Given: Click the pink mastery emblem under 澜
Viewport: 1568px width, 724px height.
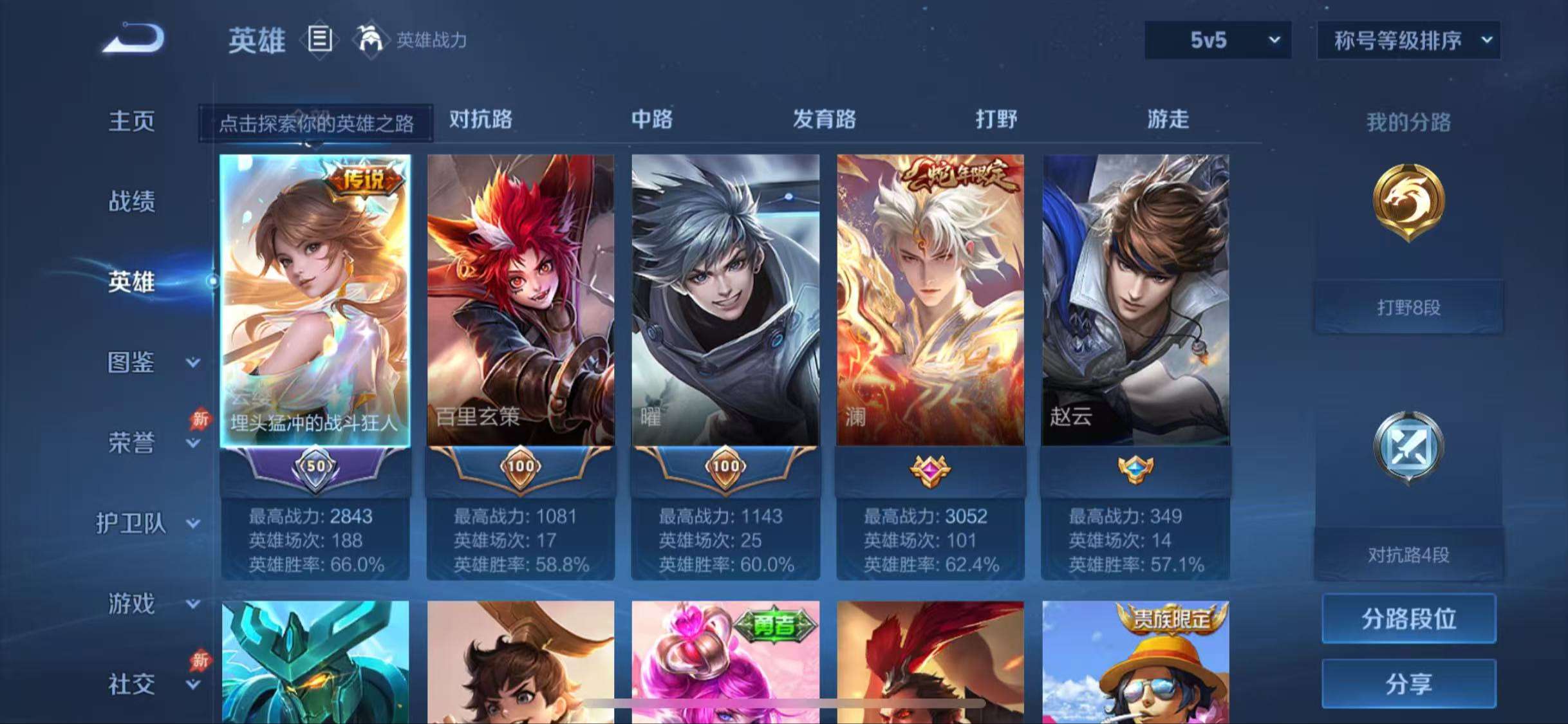Looking at the screenshot, I should pyautogui.click(x=930, y=469).
